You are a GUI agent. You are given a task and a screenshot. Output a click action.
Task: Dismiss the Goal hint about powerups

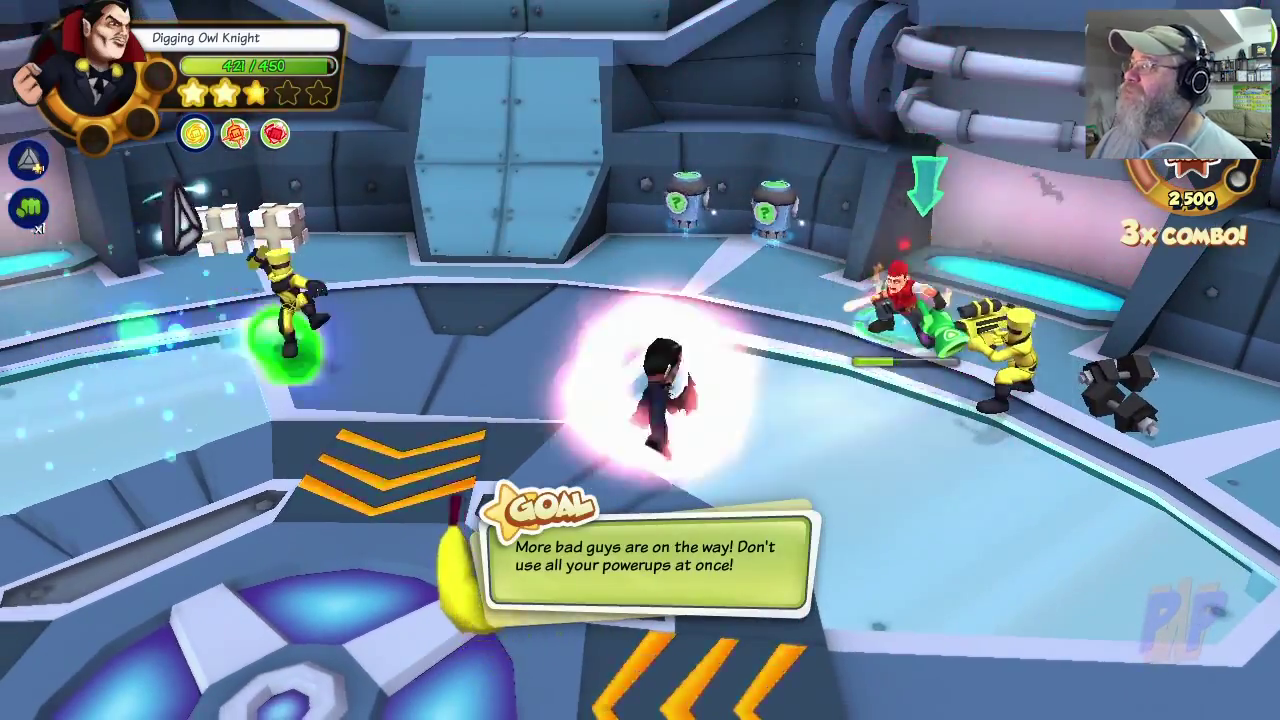tap(648, 558)
